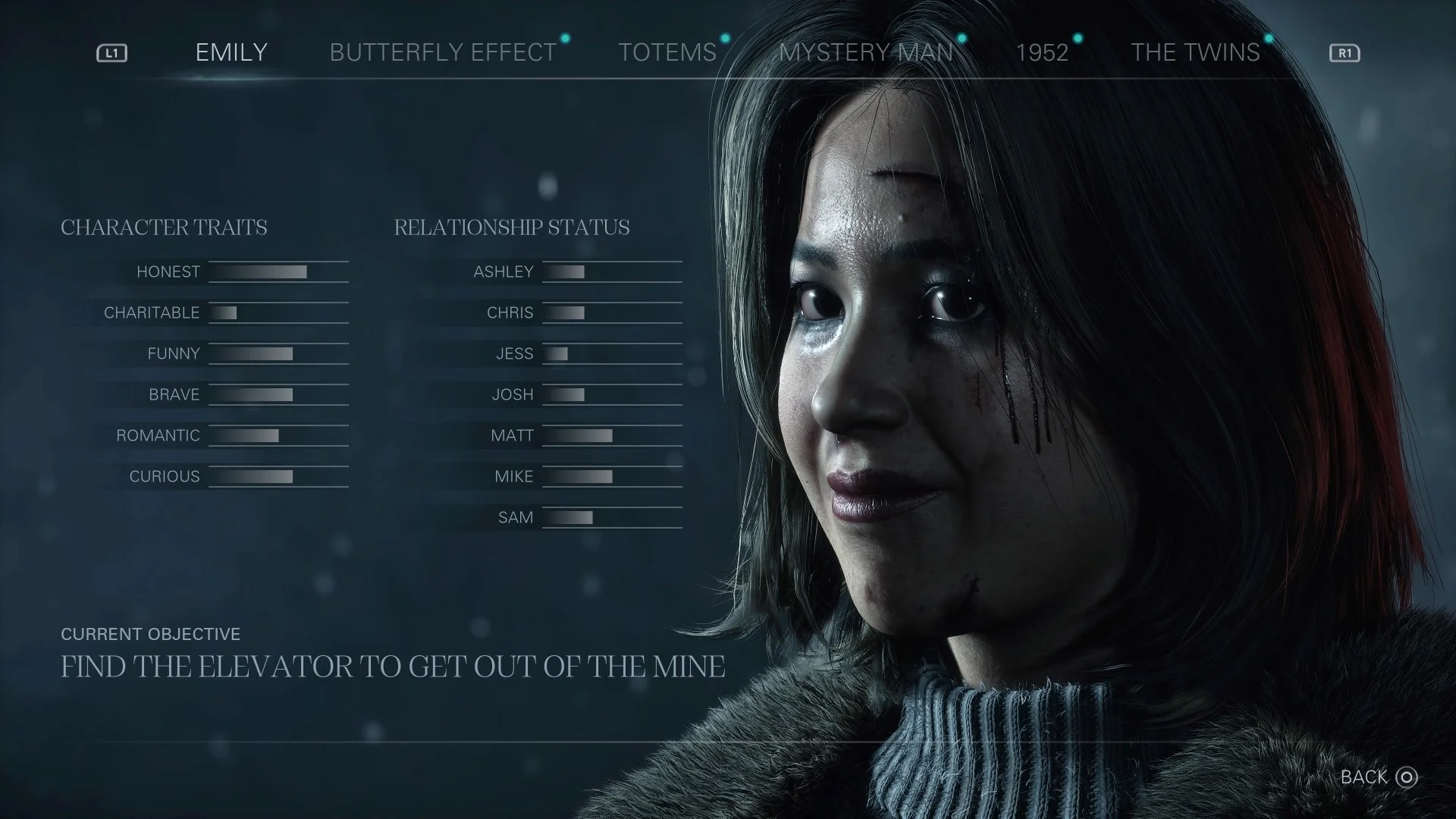Switch to The Twins tab
This screenshot has width=1456, height=819.
[1195, 52]
